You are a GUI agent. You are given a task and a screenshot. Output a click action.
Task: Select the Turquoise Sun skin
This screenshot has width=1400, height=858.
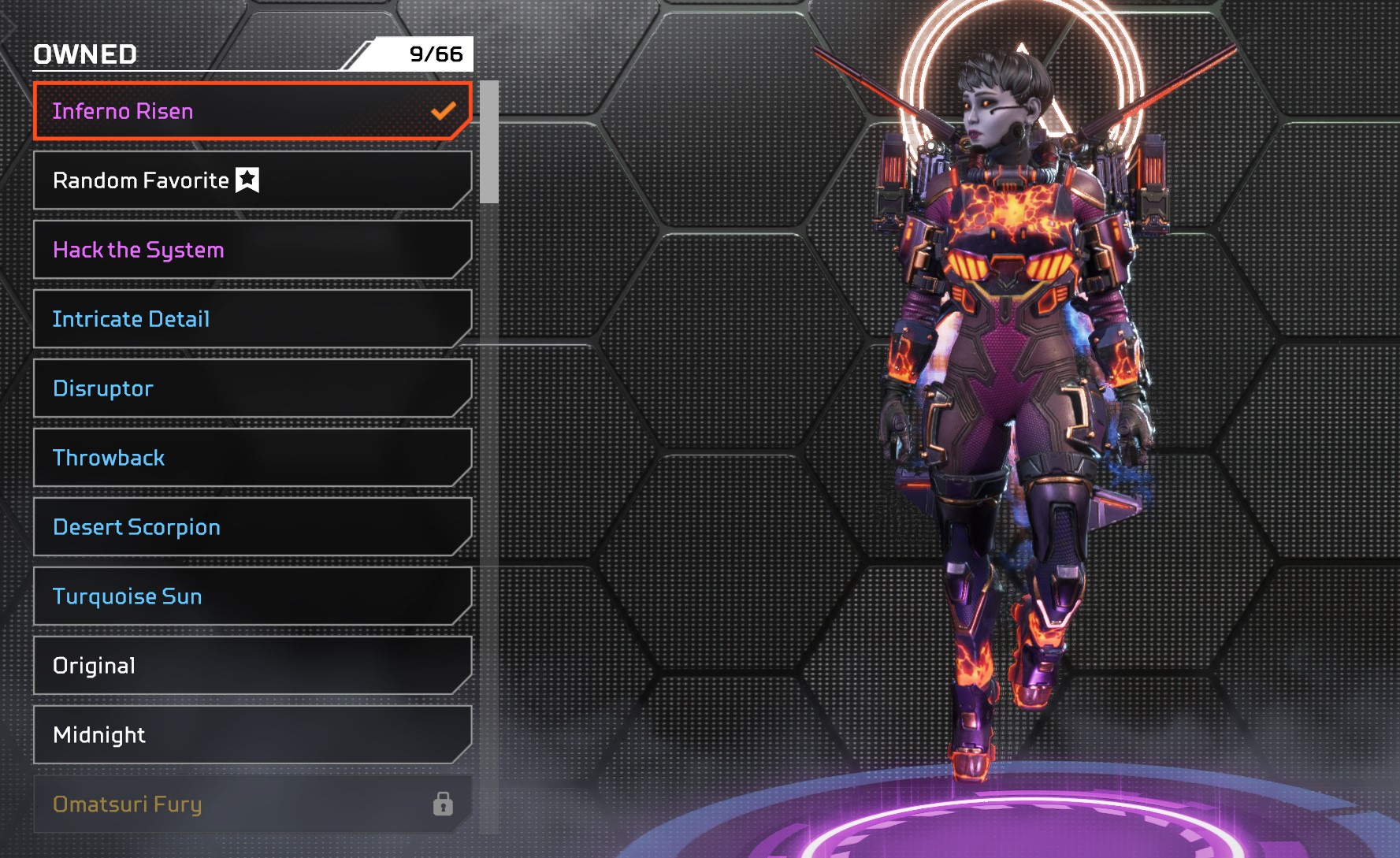[252, 596]
